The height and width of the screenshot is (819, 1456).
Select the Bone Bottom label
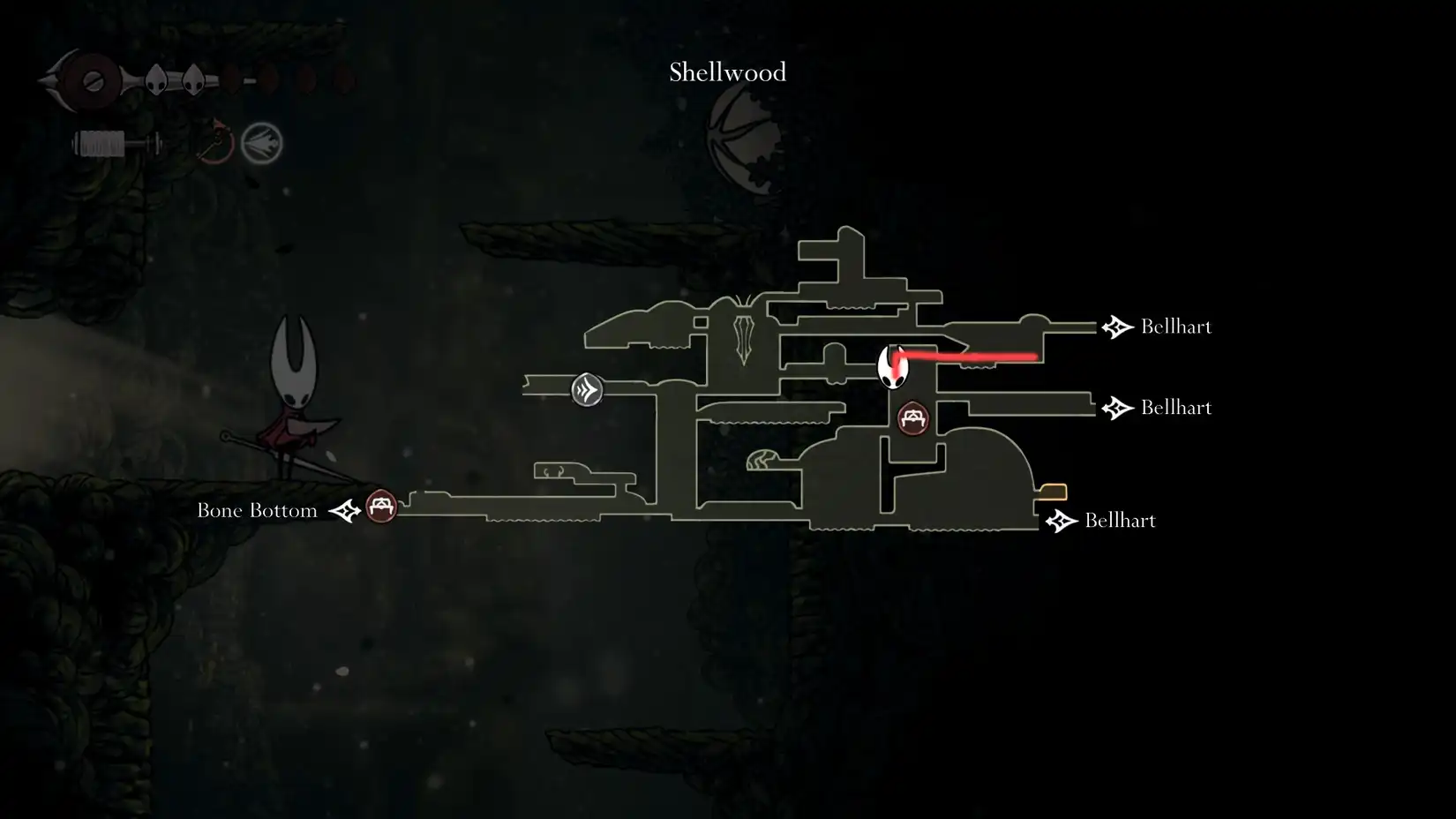coord(257,509)
